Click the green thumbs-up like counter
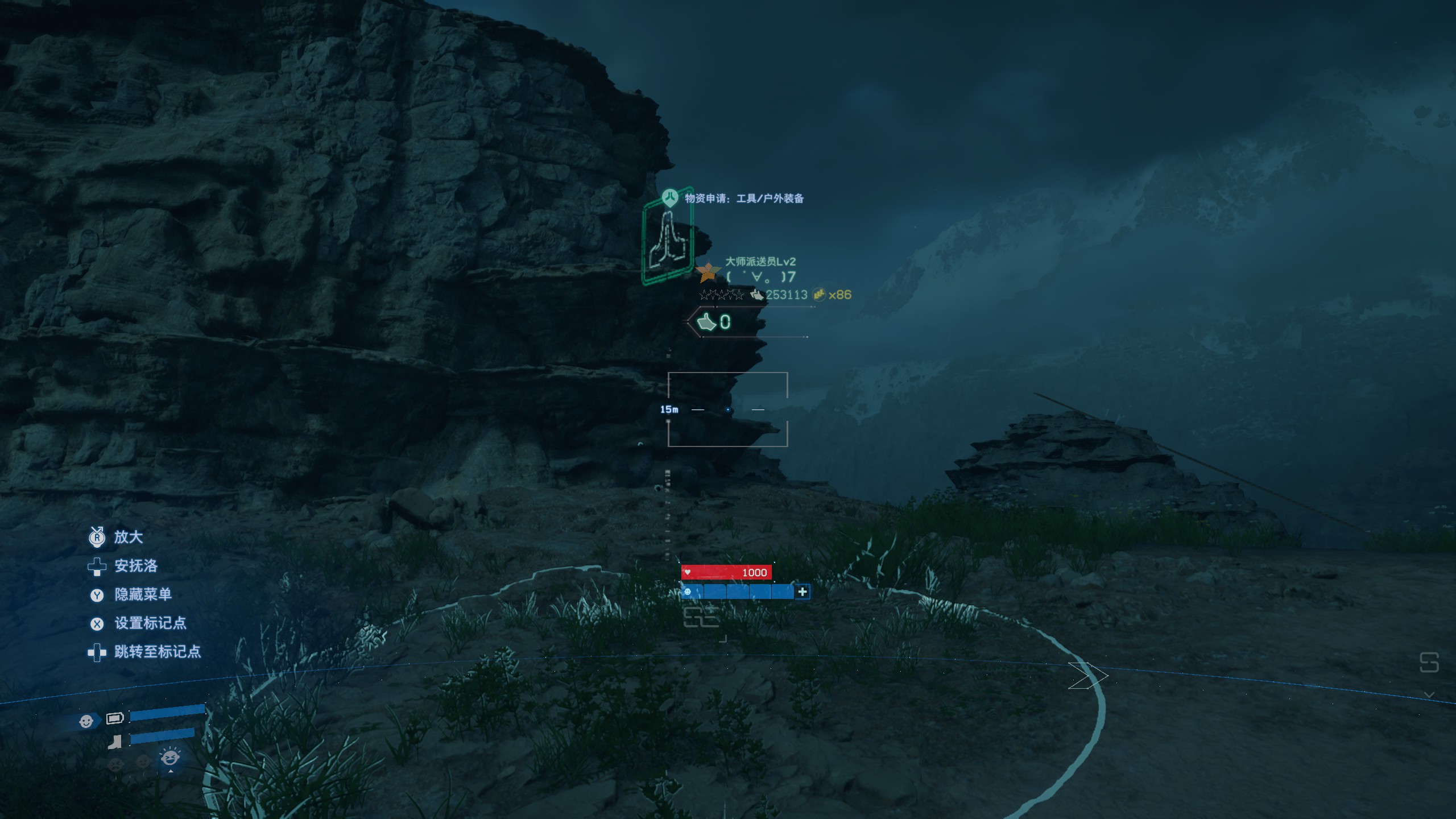Screen dimensions: 1456x819 (x=714, y=322)
